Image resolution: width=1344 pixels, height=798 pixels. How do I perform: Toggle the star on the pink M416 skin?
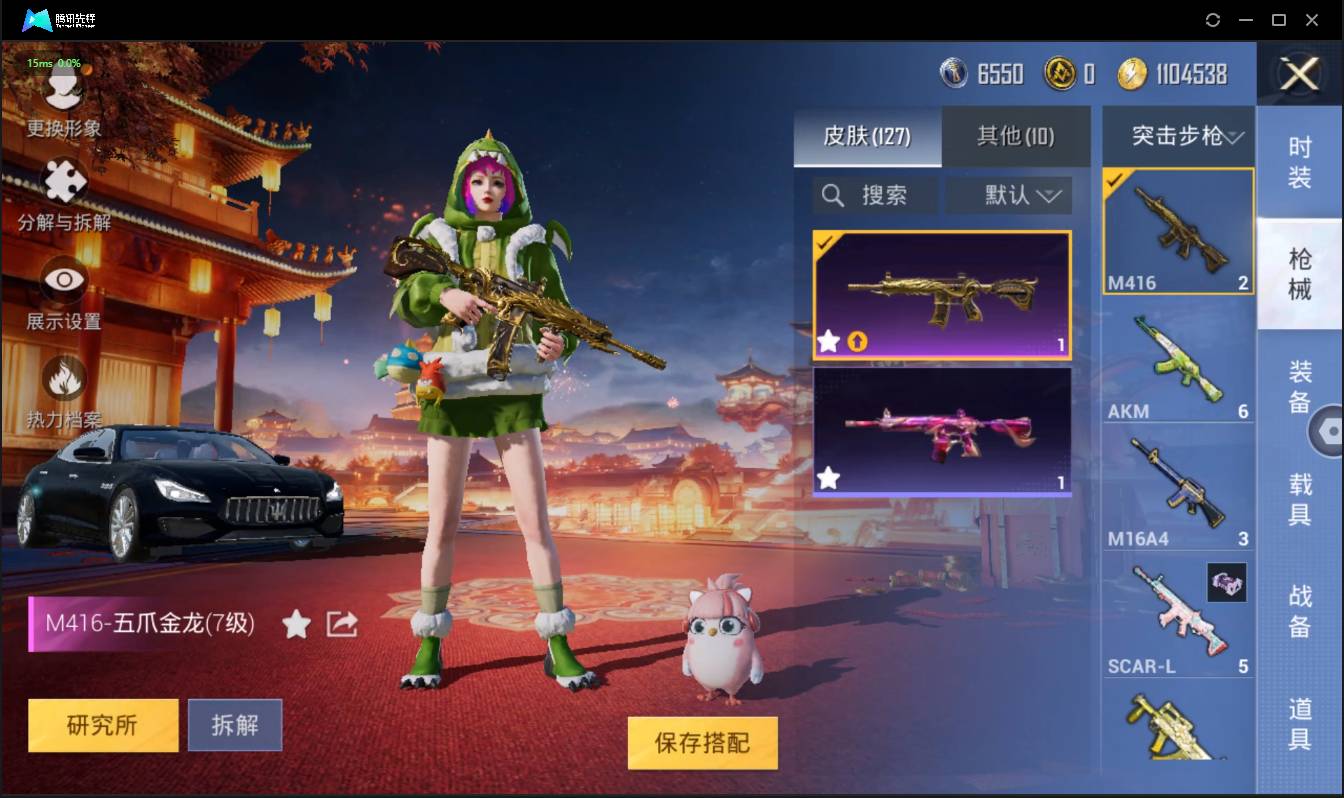(x=827, y=478)
